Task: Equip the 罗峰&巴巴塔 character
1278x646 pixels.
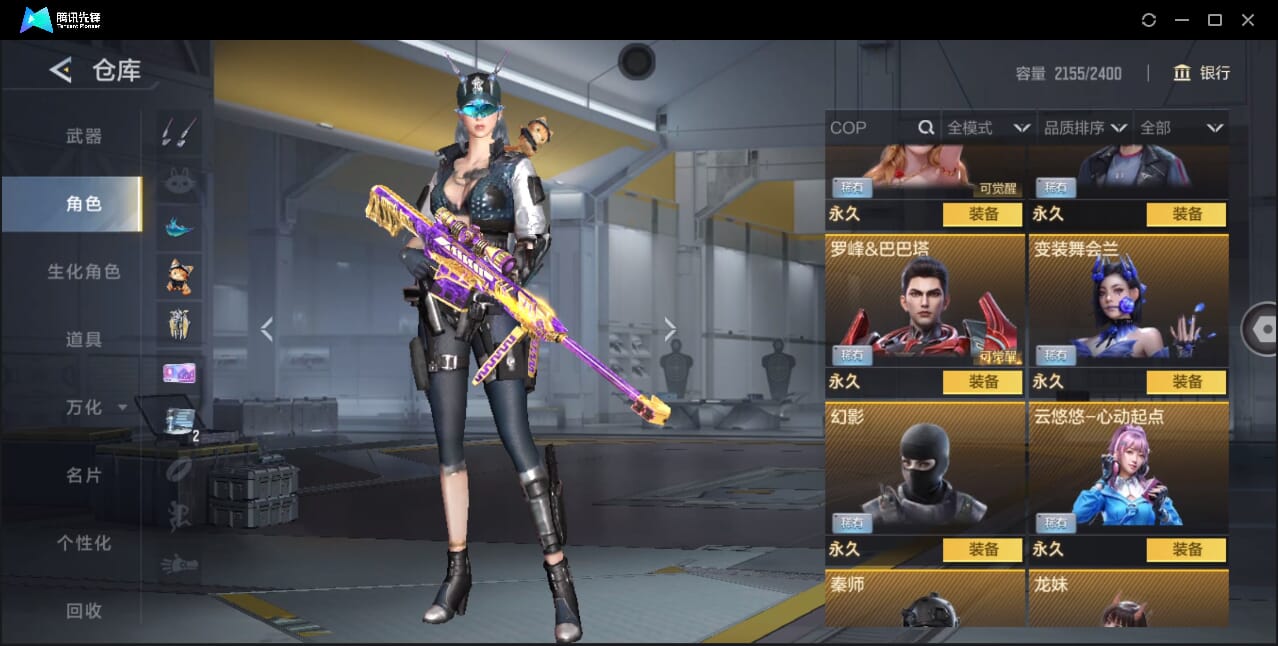Action: click(x=982, y=382)
